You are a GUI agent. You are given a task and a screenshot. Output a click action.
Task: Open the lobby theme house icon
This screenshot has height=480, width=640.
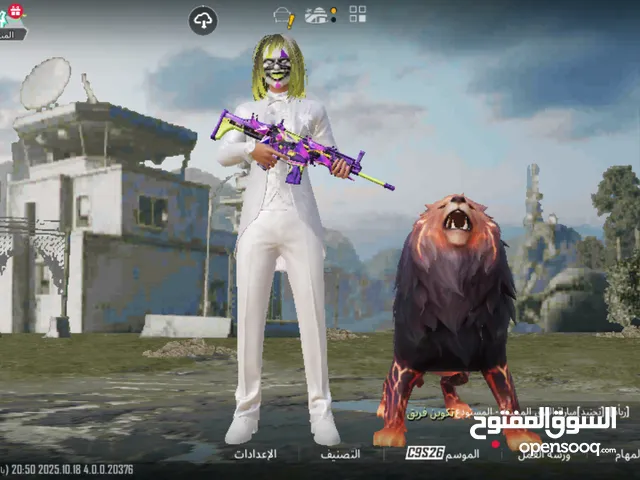(320, 15)
